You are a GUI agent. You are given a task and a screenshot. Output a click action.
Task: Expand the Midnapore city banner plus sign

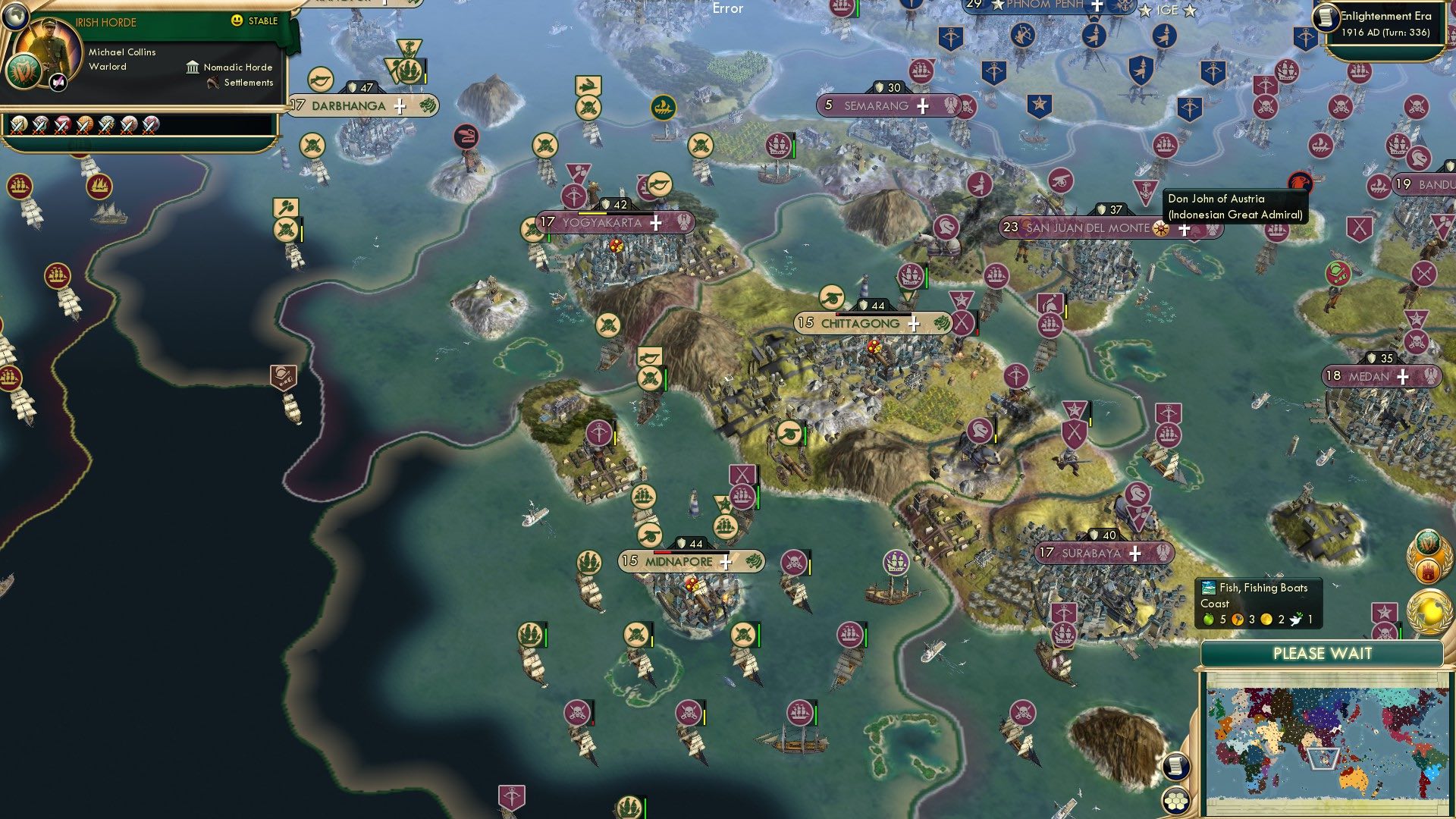pos(726,562)
